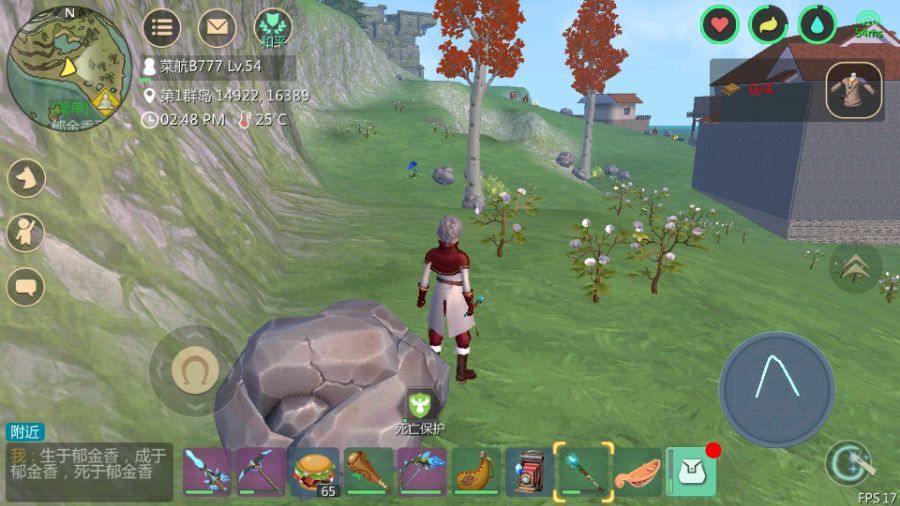Open the chat speech bubble button
Viewport: 900px width, 506px height.
click(x=26, y=287)
